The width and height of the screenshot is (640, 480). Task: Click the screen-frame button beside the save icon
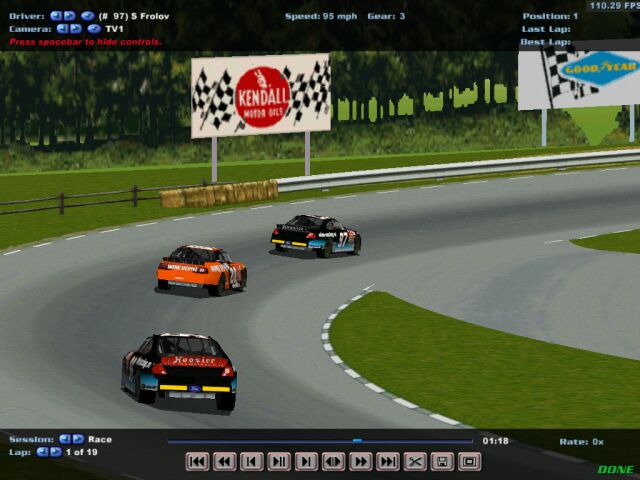[x=469, y=461]
